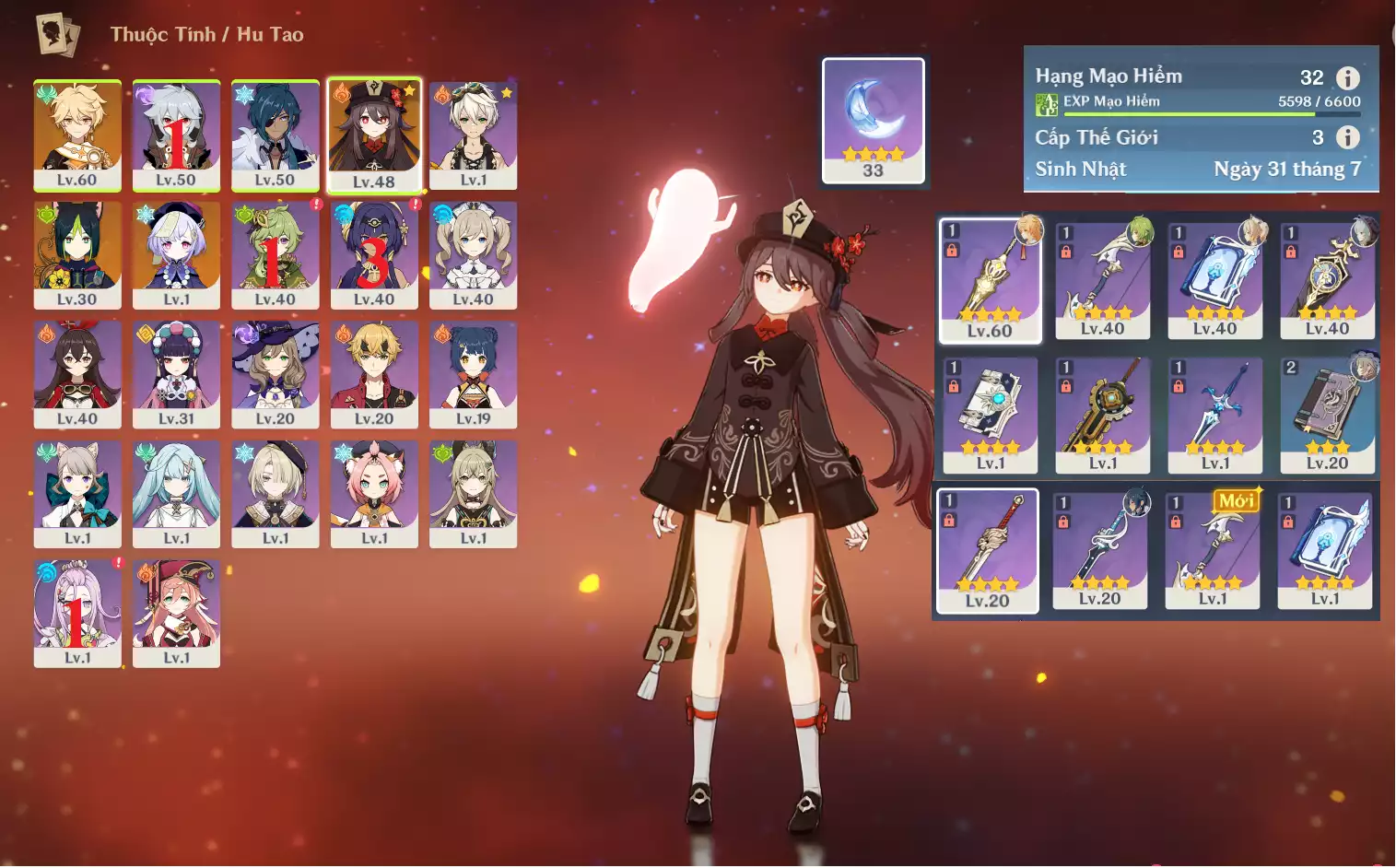Select Yun Jin at Lv.31

[x=176, y=374]
